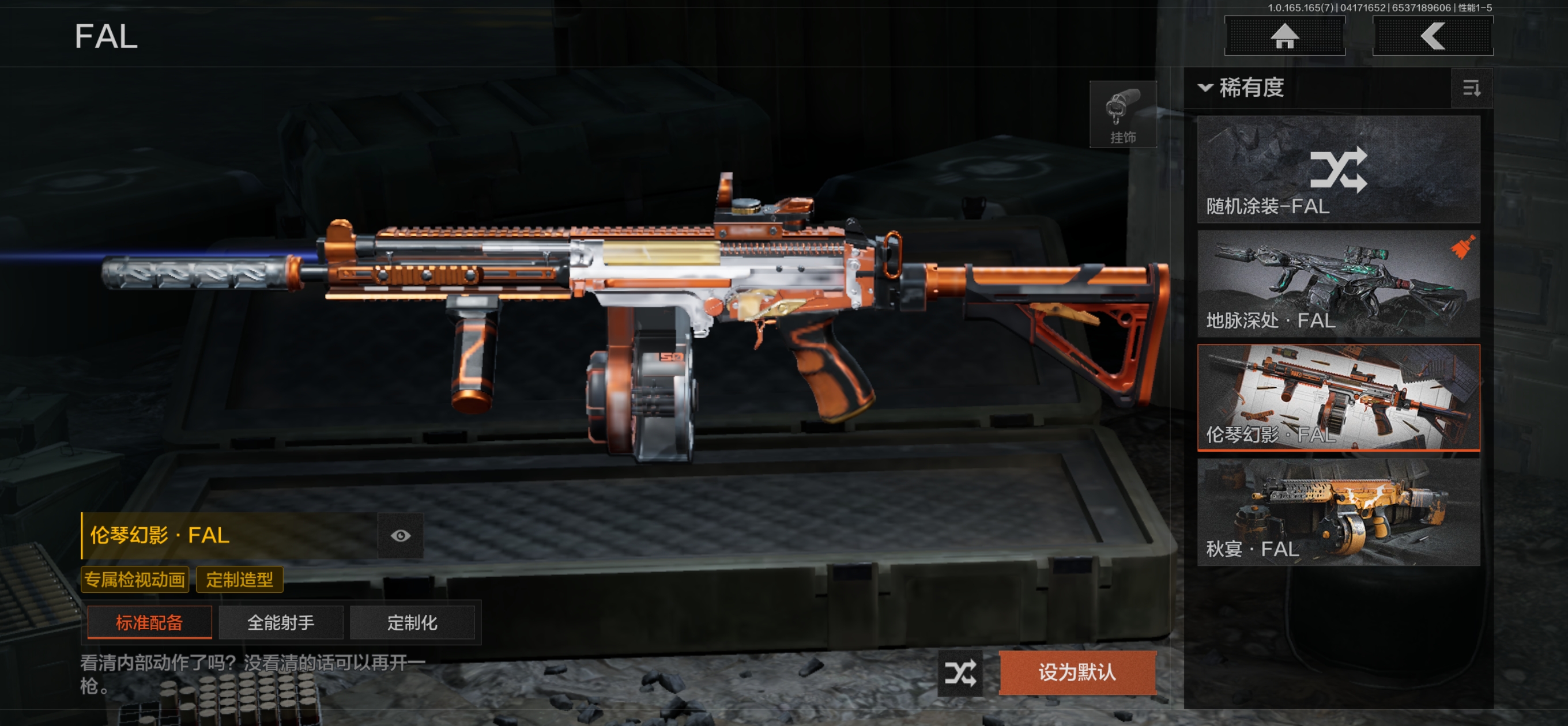The width and height of the screenshot is (1568, 726).
Task: Switch to the 标准配备 tab
Action: (149, 622)
